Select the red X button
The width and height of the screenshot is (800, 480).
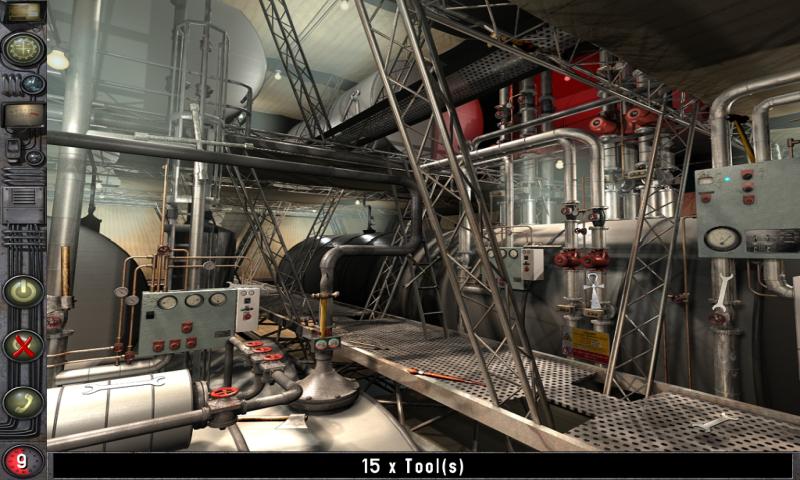coord(22,346)
